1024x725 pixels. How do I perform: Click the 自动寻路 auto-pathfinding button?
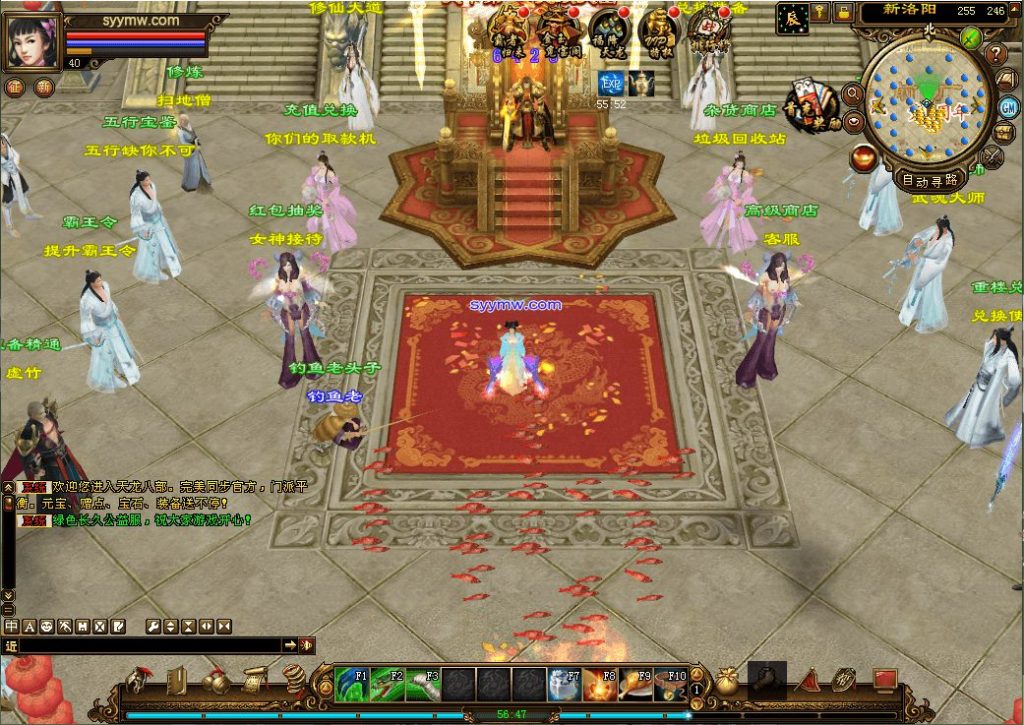(x=930, y=180)
